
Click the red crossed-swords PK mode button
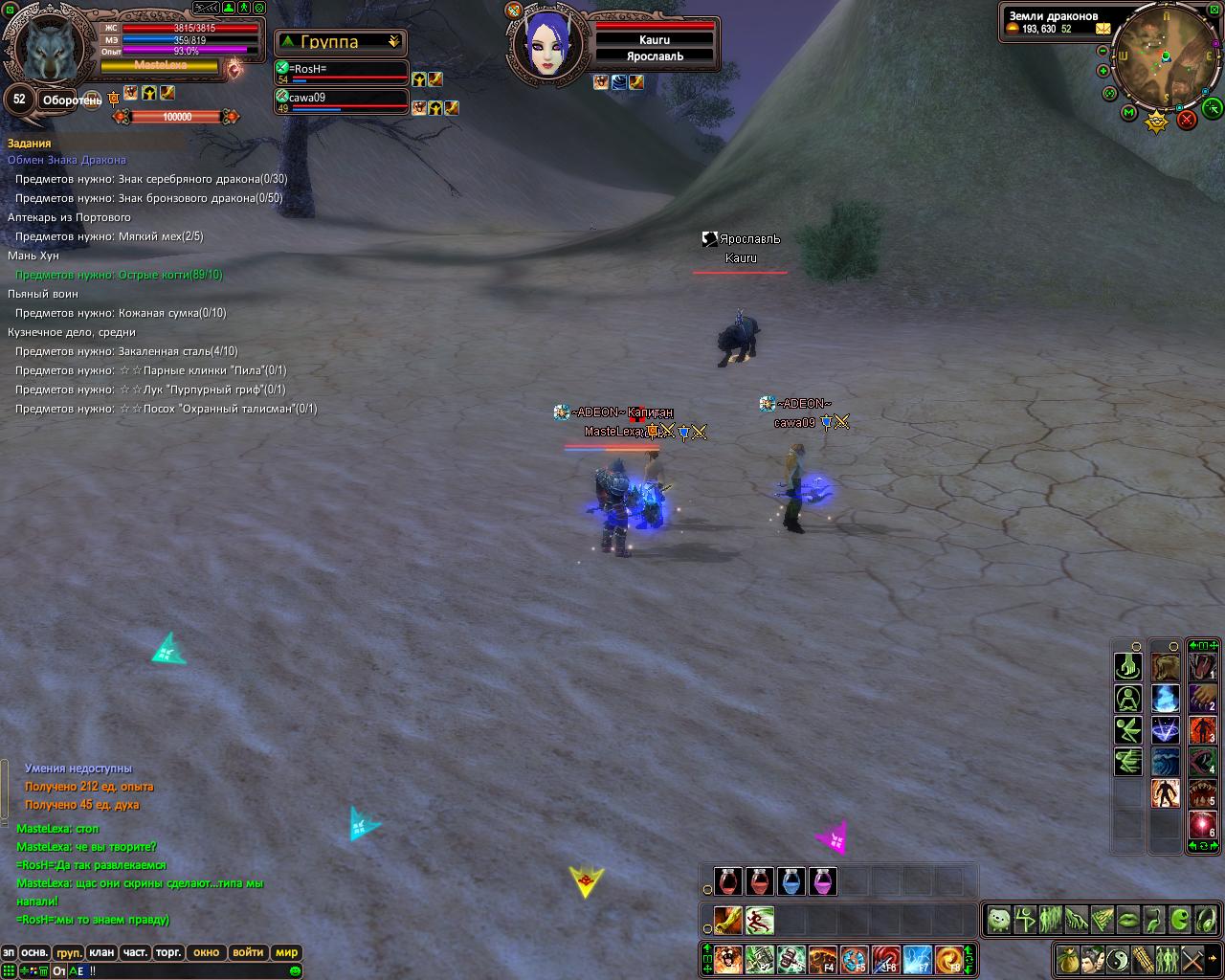click(x=1186, y=119)
